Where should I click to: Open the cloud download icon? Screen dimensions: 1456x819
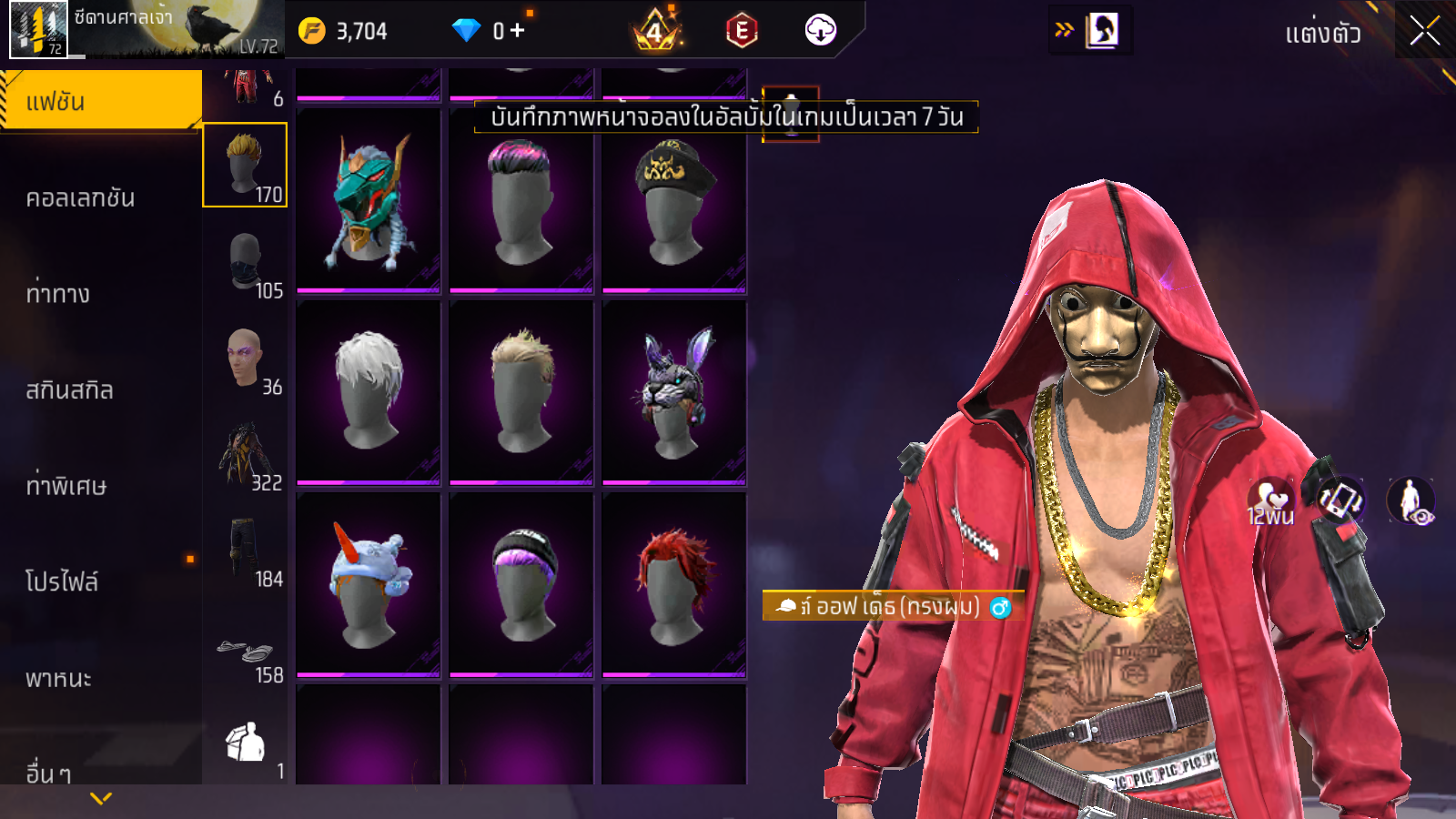(820, 31)
